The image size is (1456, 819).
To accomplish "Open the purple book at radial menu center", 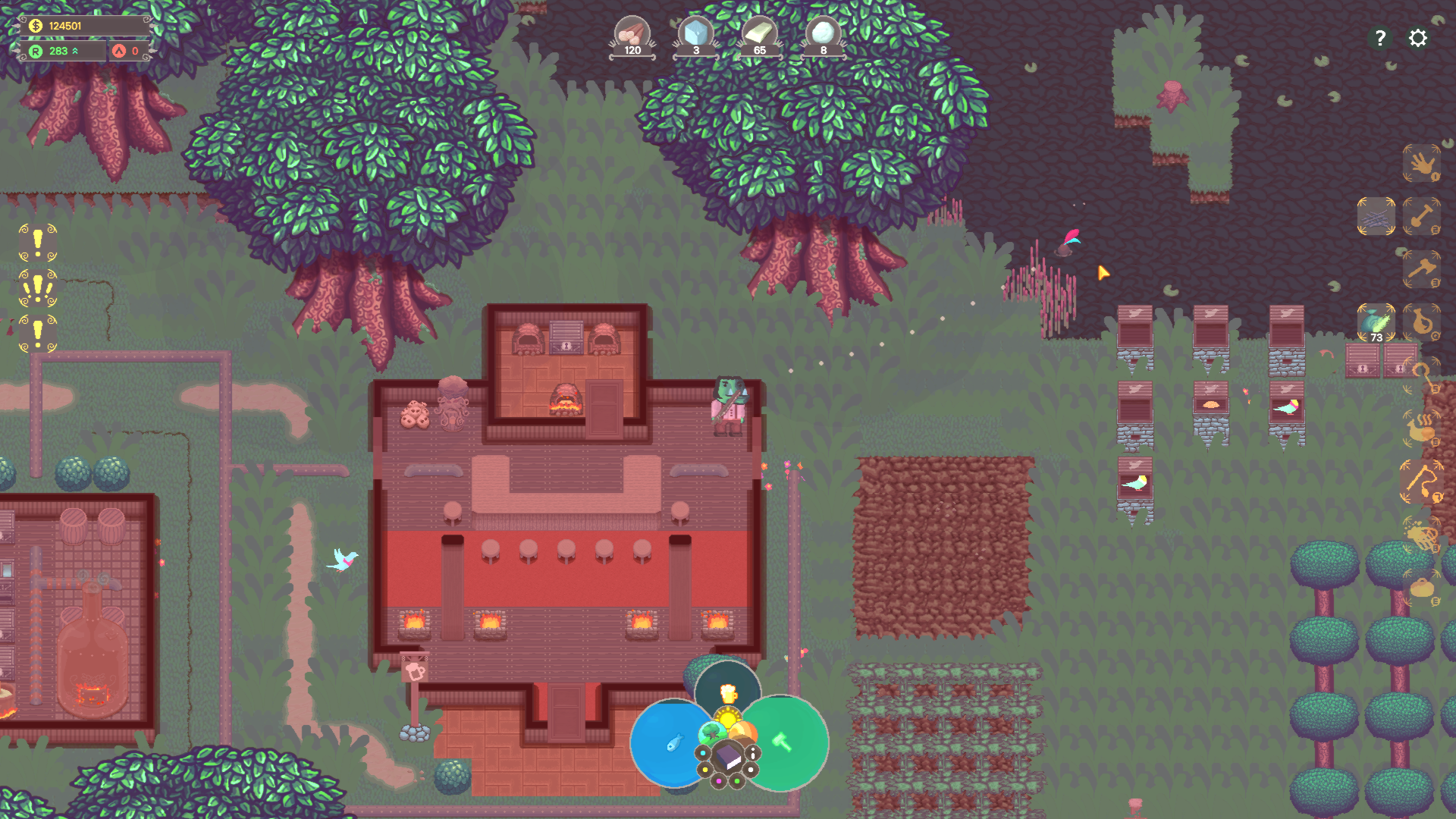I will (729, 756).
